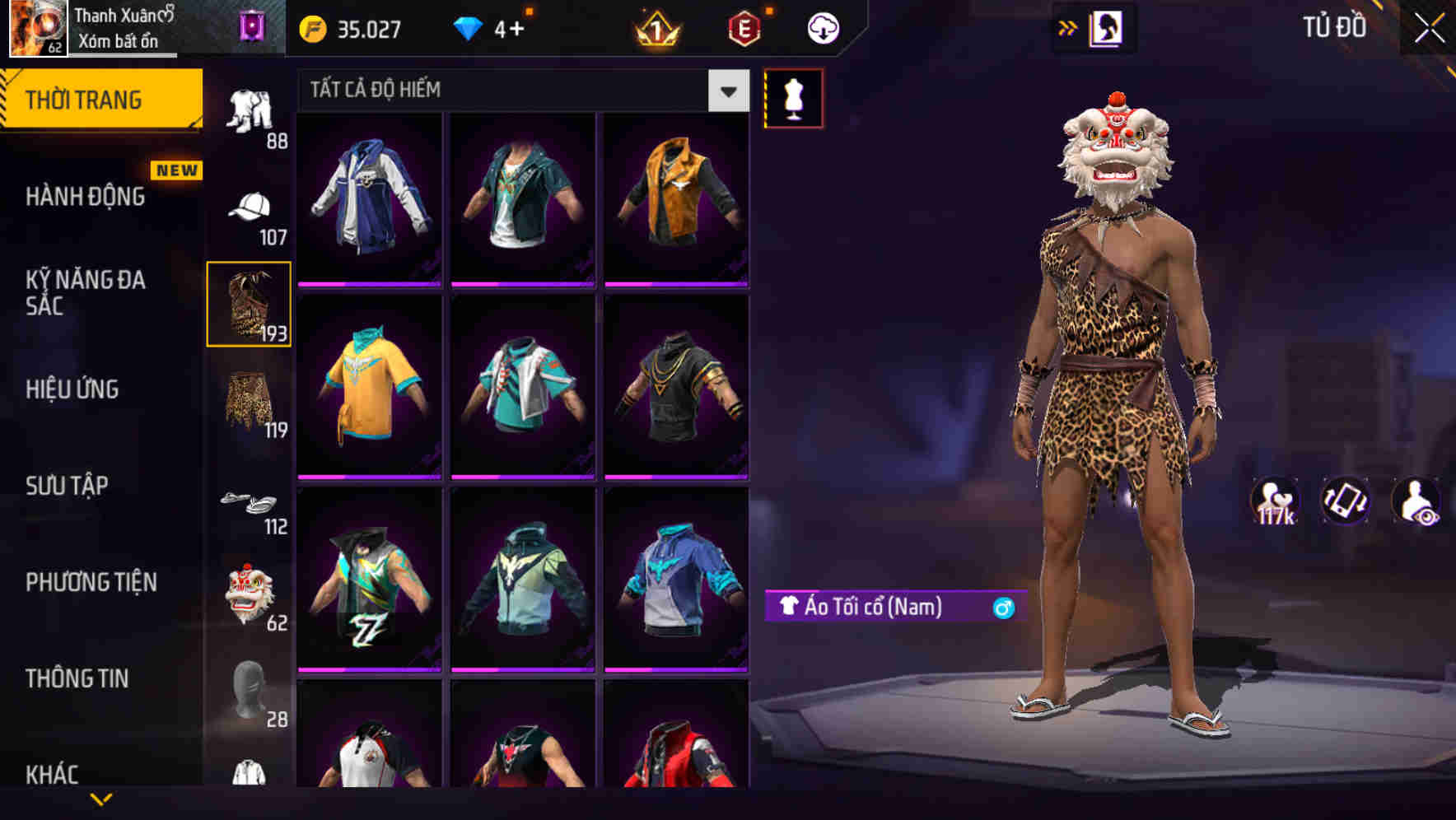This screenshot has width=1456, height=820.
Task: Select the cap category icon with 107 items
Action: 251,207
